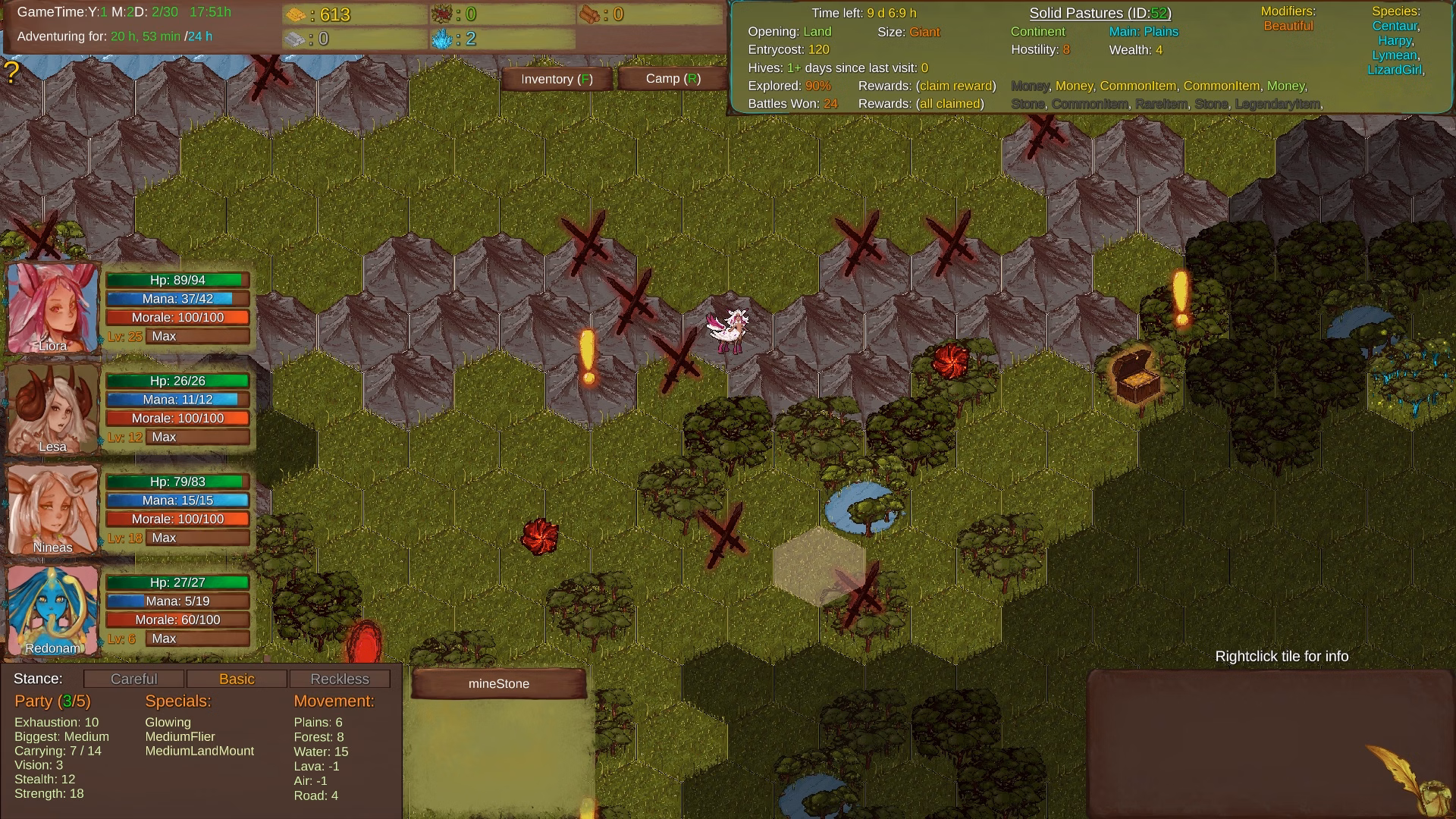Screen dimensions: 1456x819
Task: Select Nineas's portrait
Action: pyautogui.click(x=53, y=509)
